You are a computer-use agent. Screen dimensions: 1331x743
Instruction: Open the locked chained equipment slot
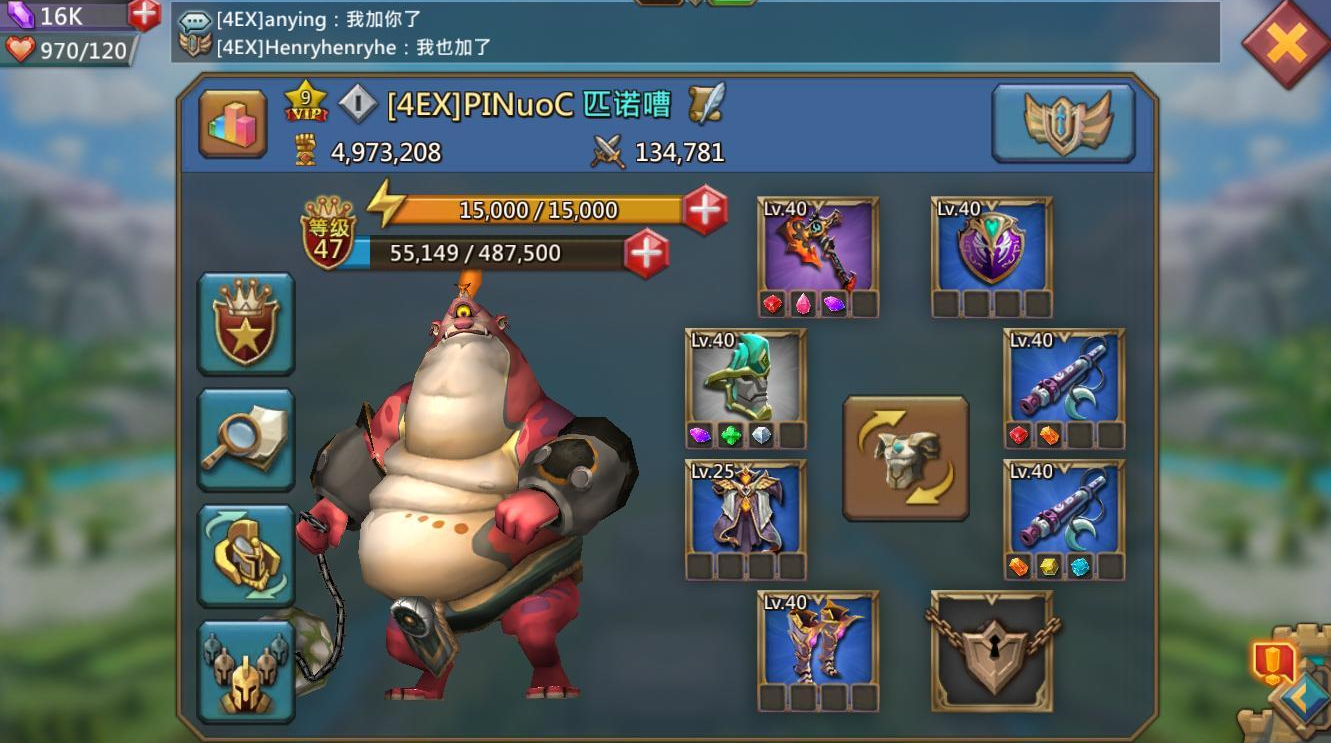pyautogui.click(x=992, y=650)
